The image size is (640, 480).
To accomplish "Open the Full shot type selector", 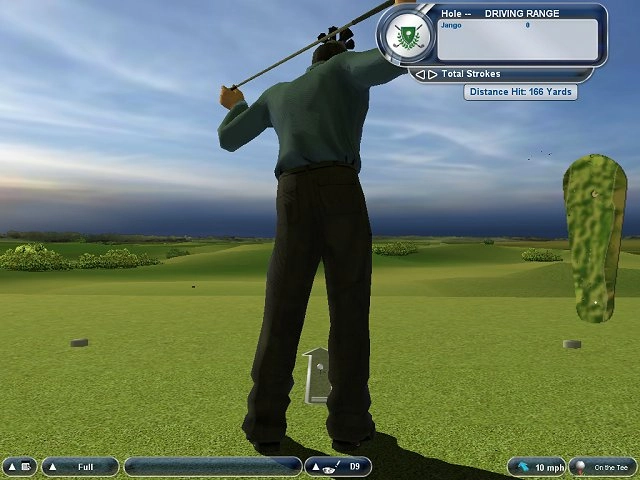I will coord(80,467).
